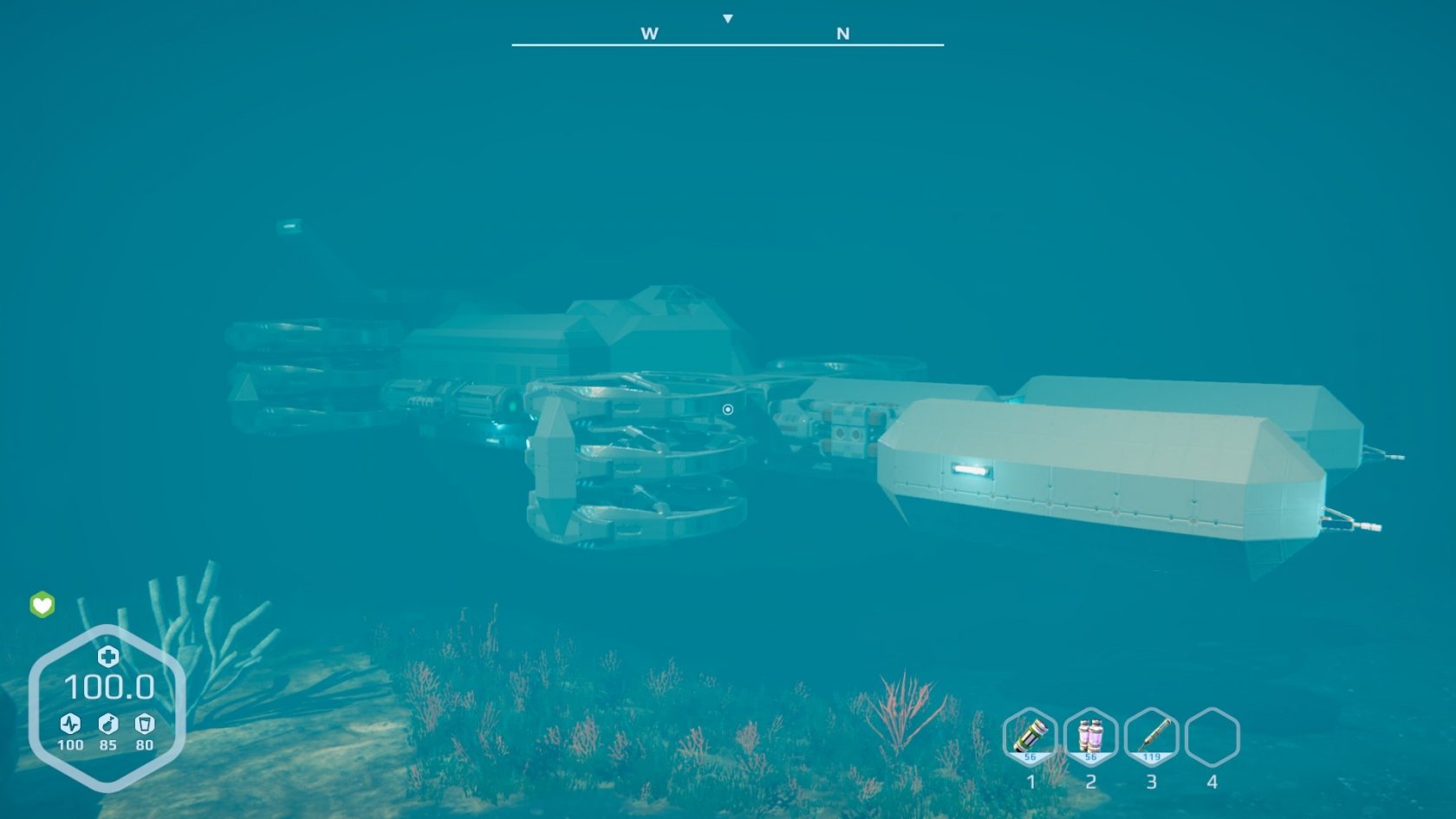Select the green striped canister in slot 1
This screenshot has width=1456, height=819.
[1030, 737]
